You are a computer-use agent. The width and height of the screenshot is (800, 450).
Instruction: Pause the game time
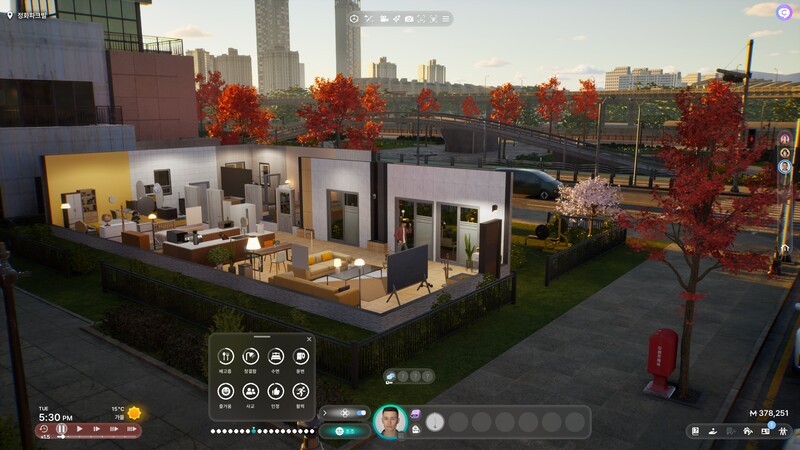click(61, 429)
